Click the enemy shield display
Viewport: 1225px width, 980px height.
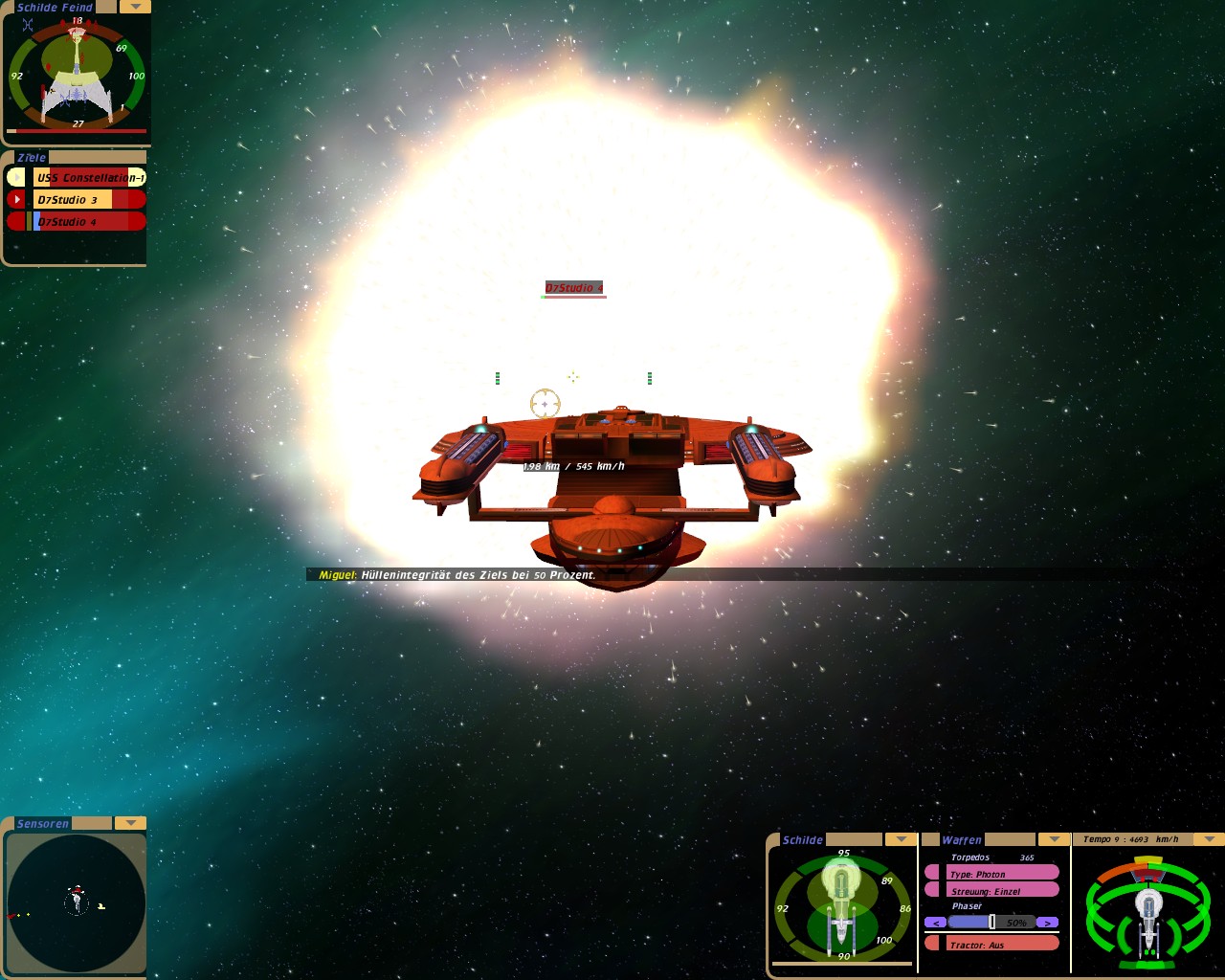[x=77, y=74]
